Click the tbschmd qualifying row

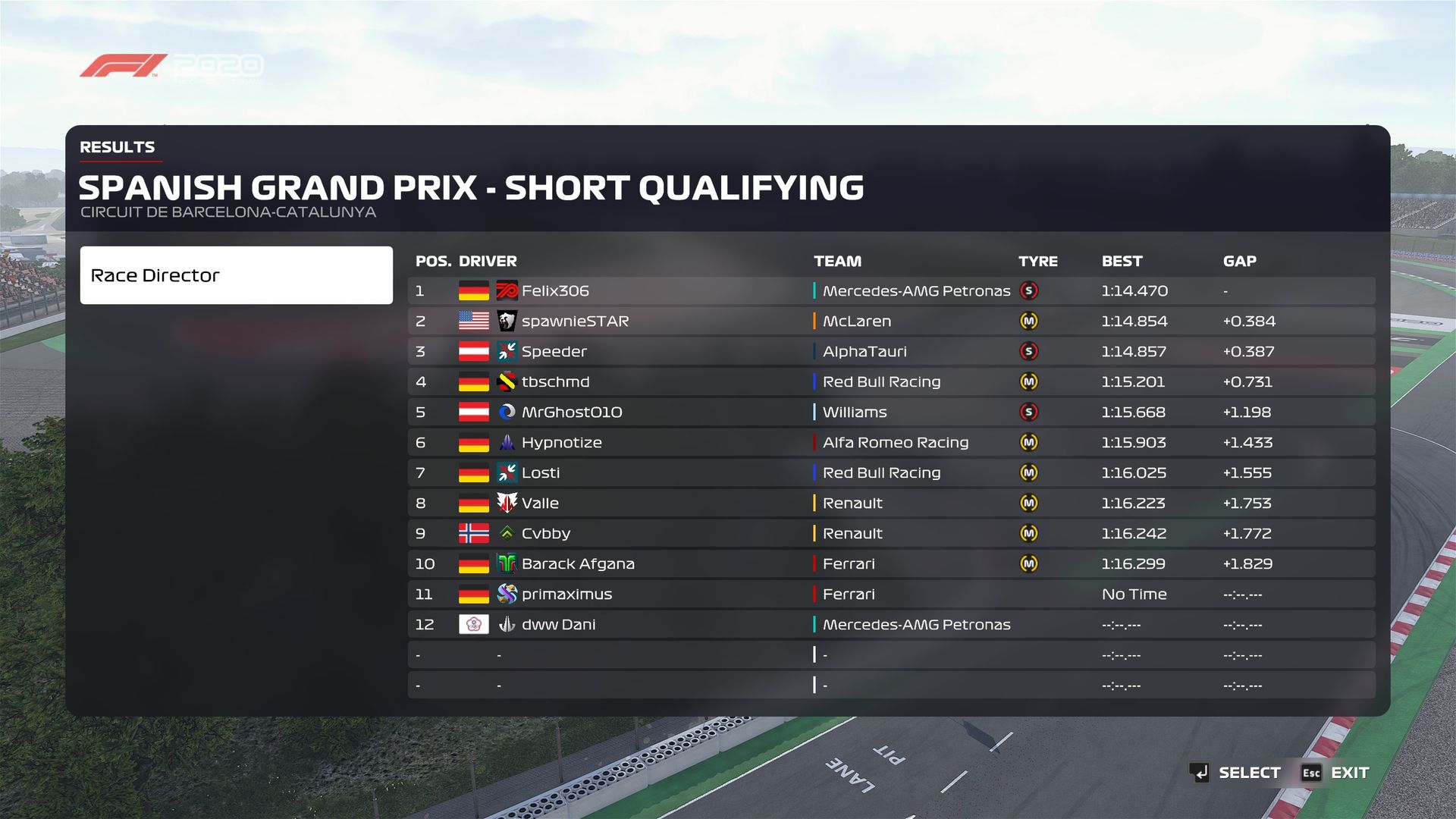(890, 382)
